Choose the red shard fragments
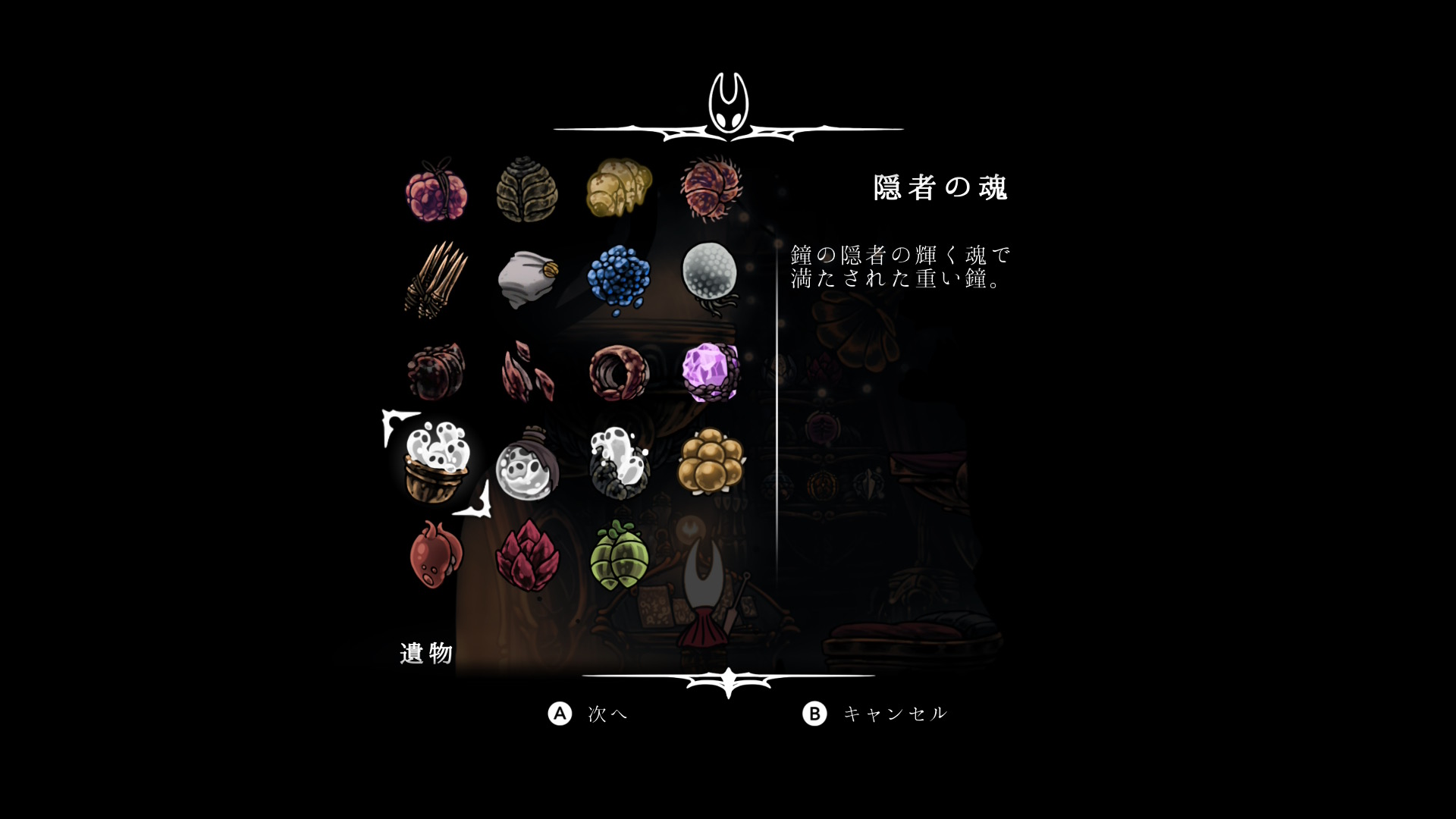The height and width of the screenshot is (819, 1456). coord(527,372)
